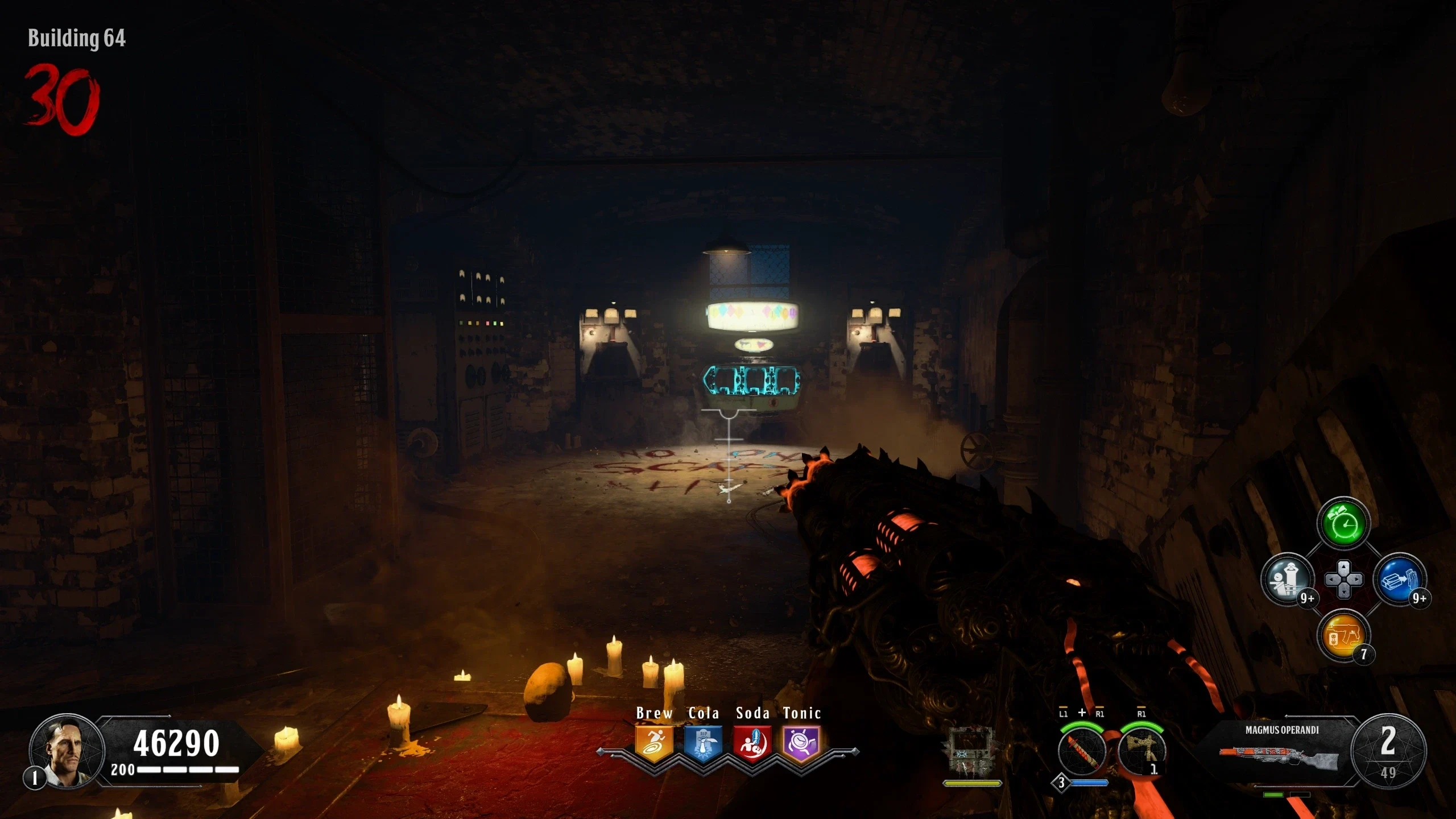Screen dimensions: 1456x819
Task: Click the player character portrait
Action: [x=67, y=751]
